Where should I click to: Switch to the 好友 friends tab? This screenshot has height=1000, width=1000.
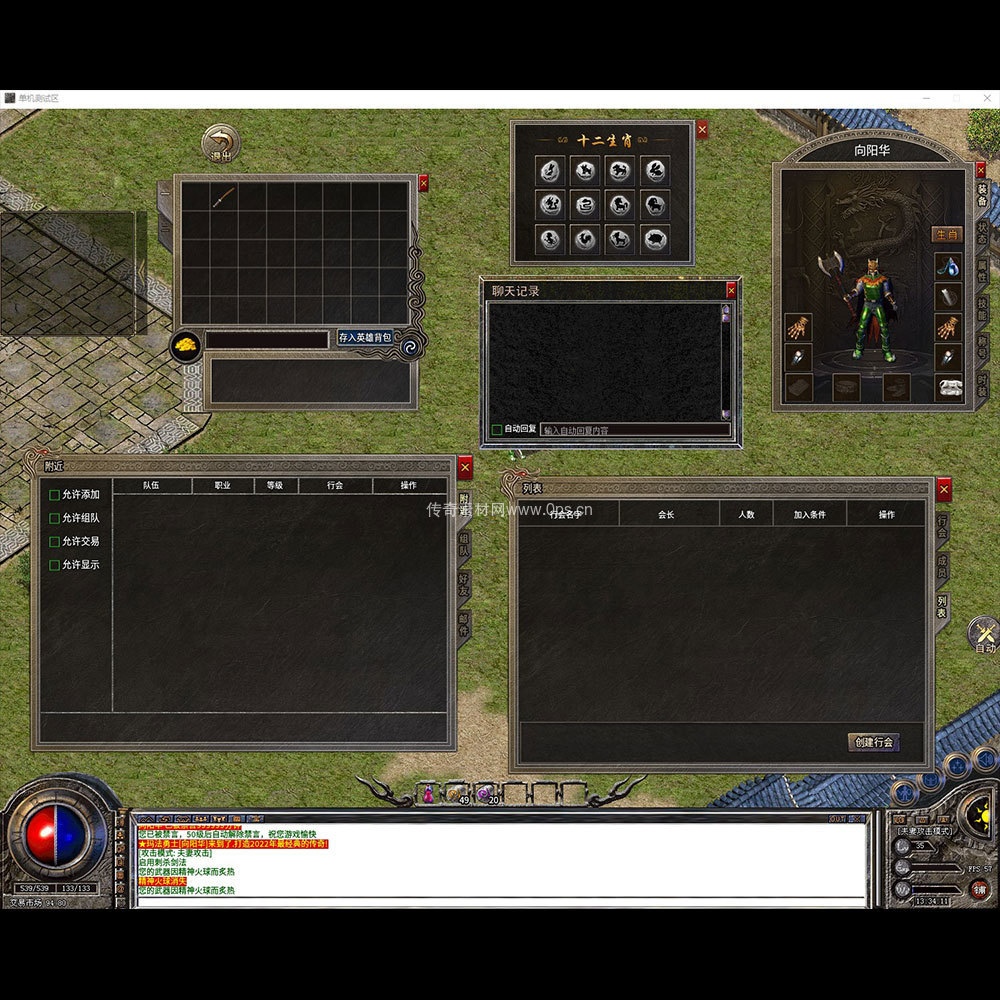(x=464, y=585)
